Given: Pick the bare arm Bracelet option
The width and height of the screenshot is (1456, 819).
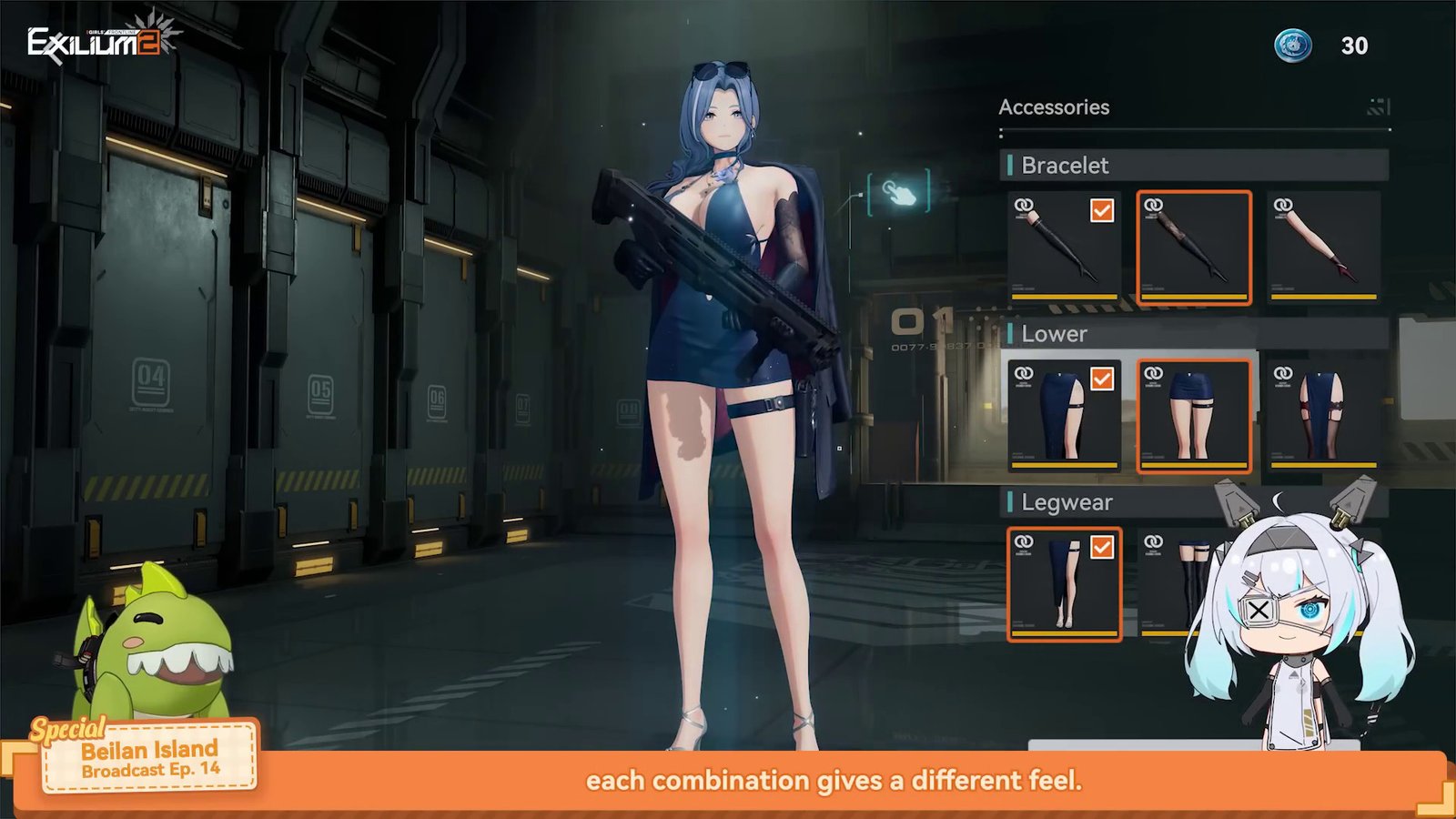Looking at the screenshot, I should [1323, 247].
